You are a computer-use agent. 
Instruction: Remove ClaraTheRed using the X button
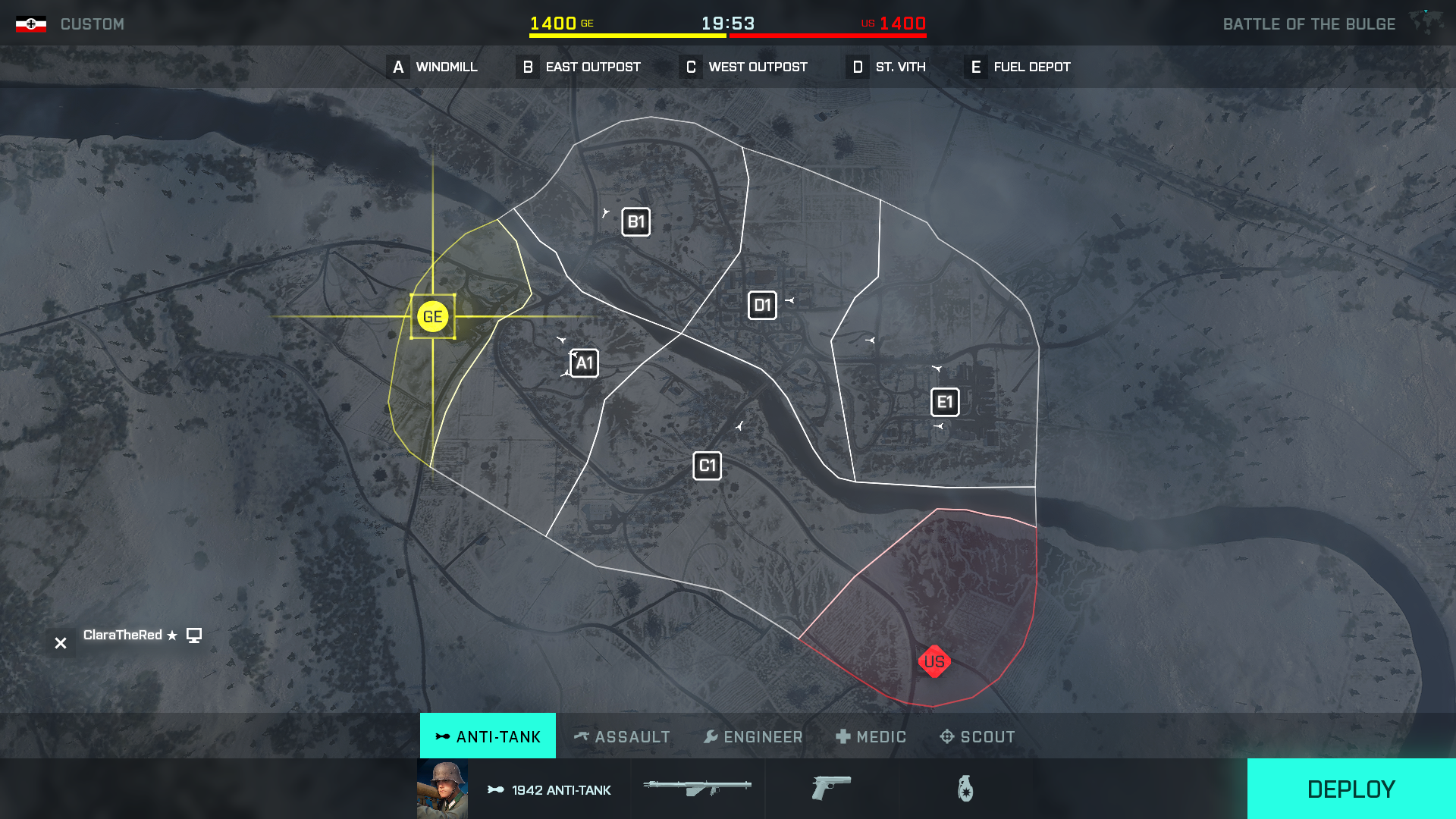tap(60, 643)
